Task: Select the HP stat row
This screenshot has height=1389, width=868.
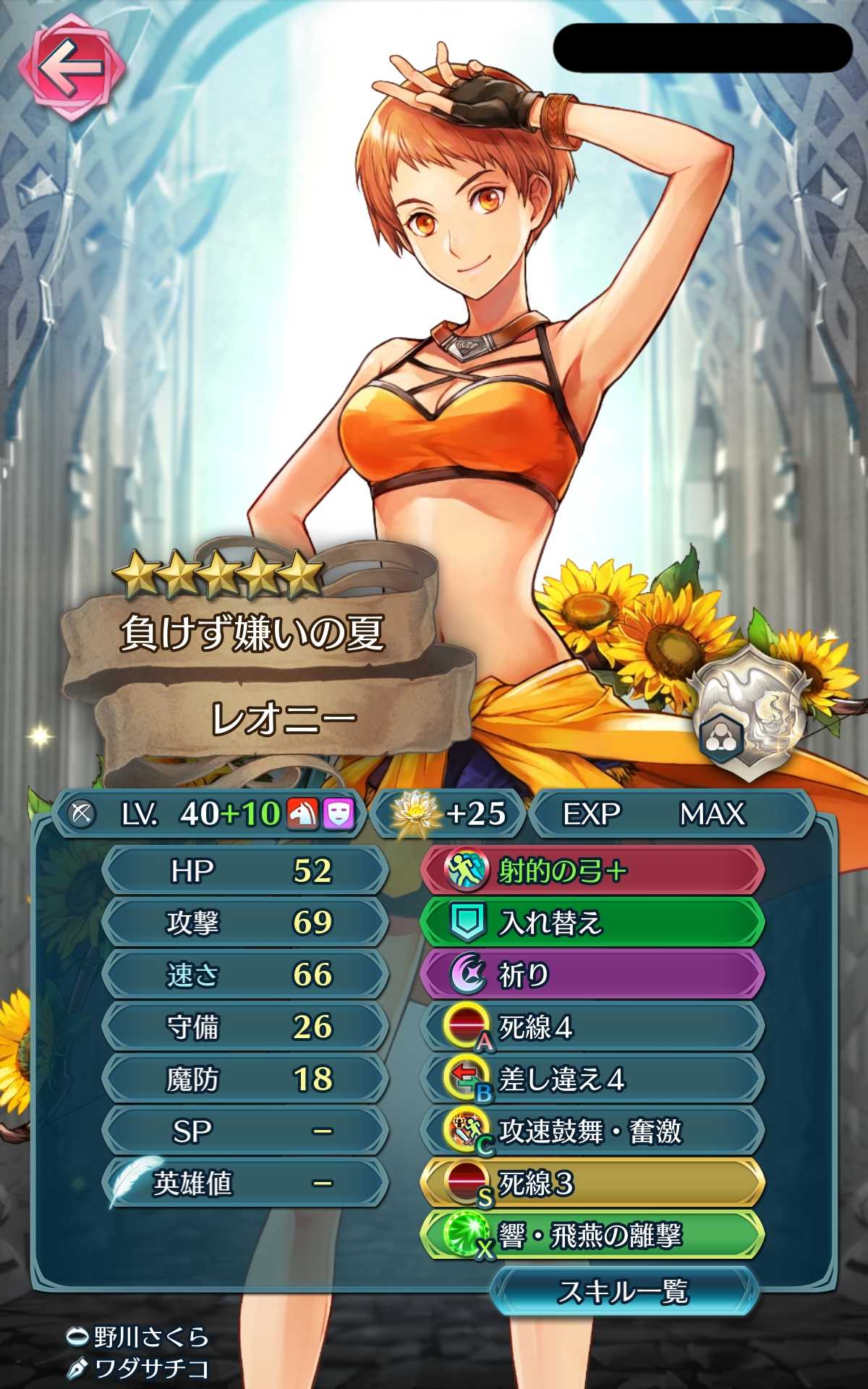Action: click(x=244, y=870)
